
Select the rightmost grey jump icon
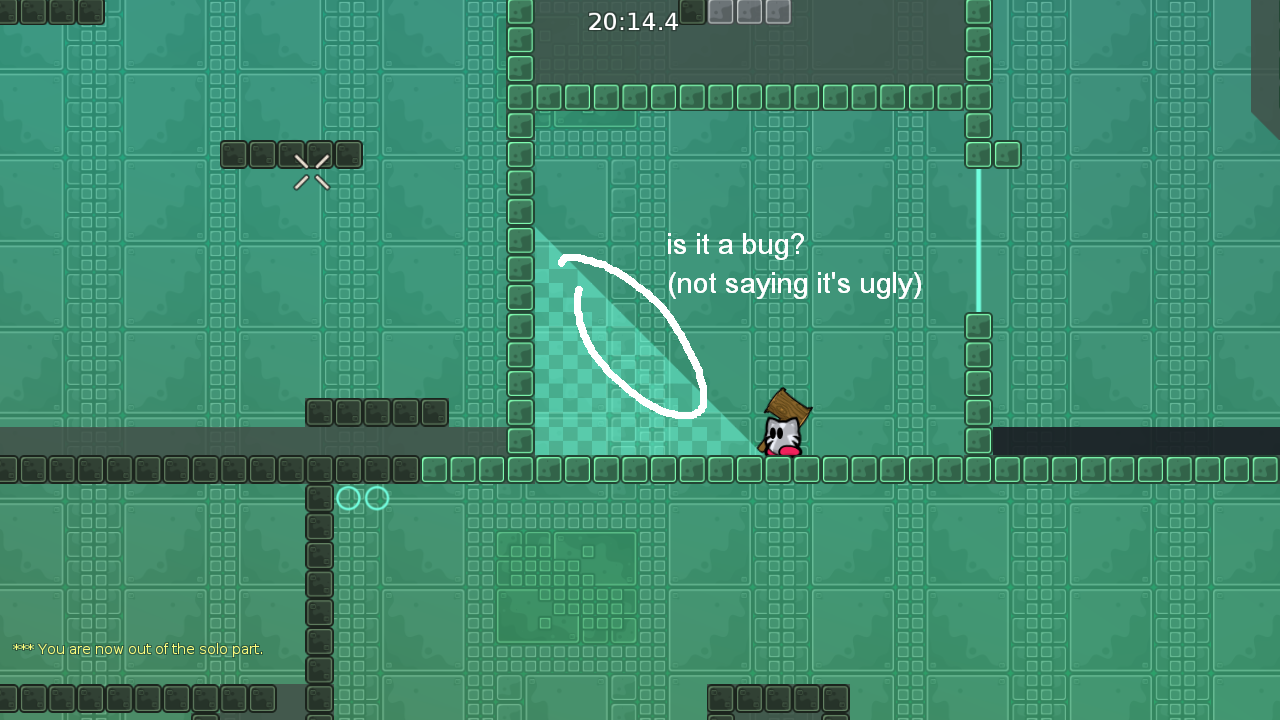coord(777,12)
